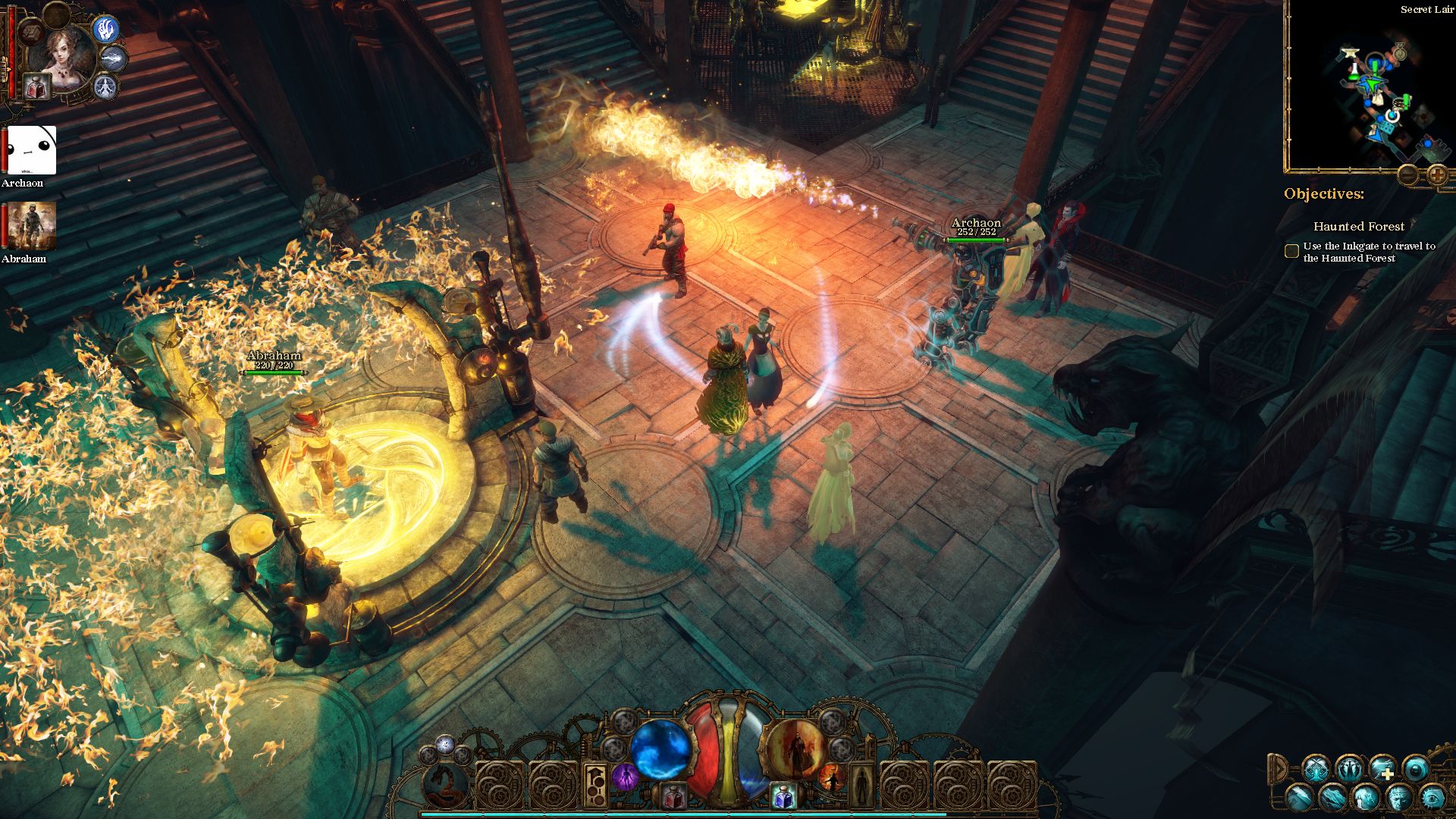Click the serpent icon hotbar slot

(x=444, y=784)
